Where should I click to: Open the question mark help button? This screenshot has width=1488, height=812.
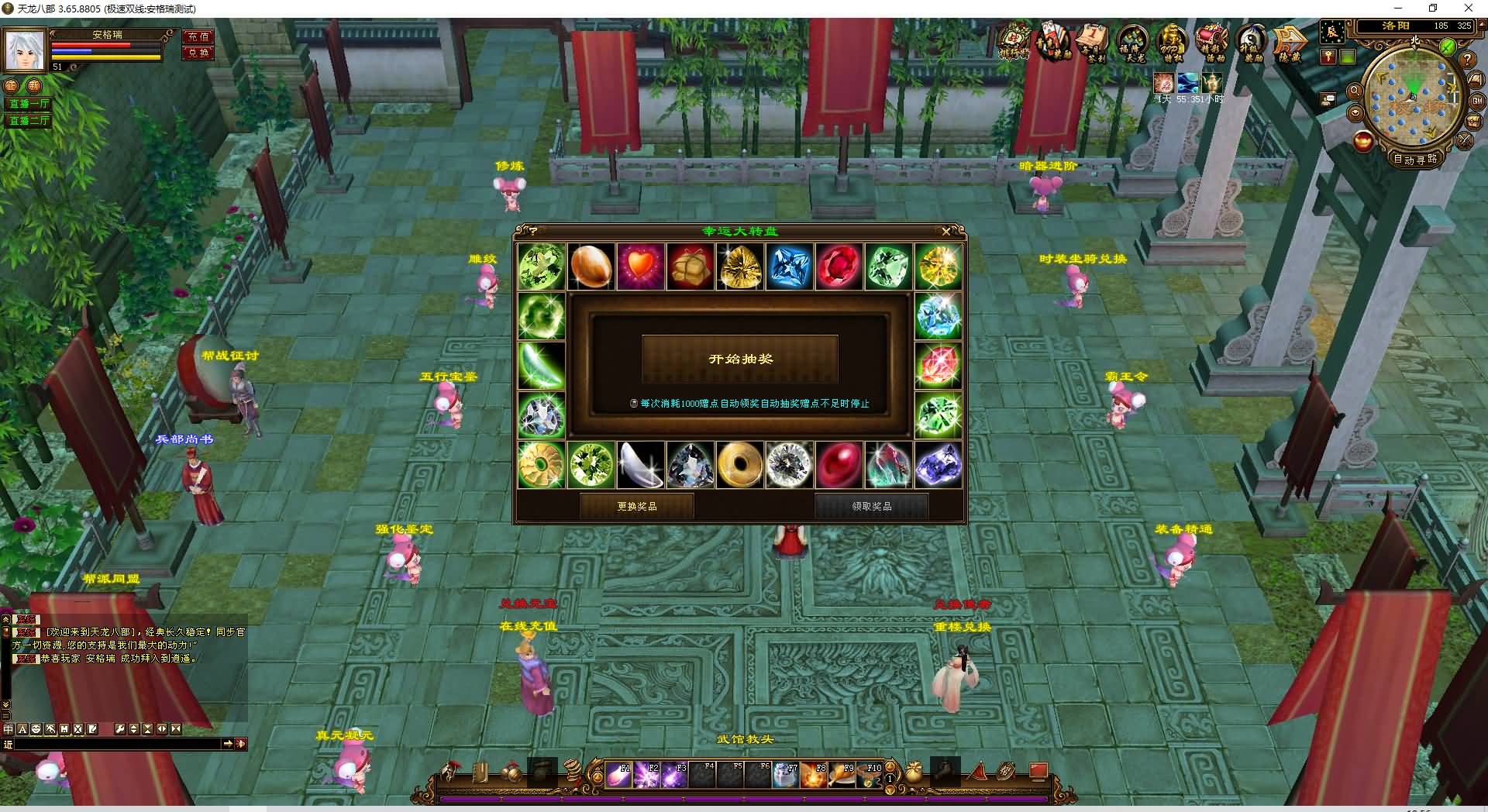coord(1466,60)
